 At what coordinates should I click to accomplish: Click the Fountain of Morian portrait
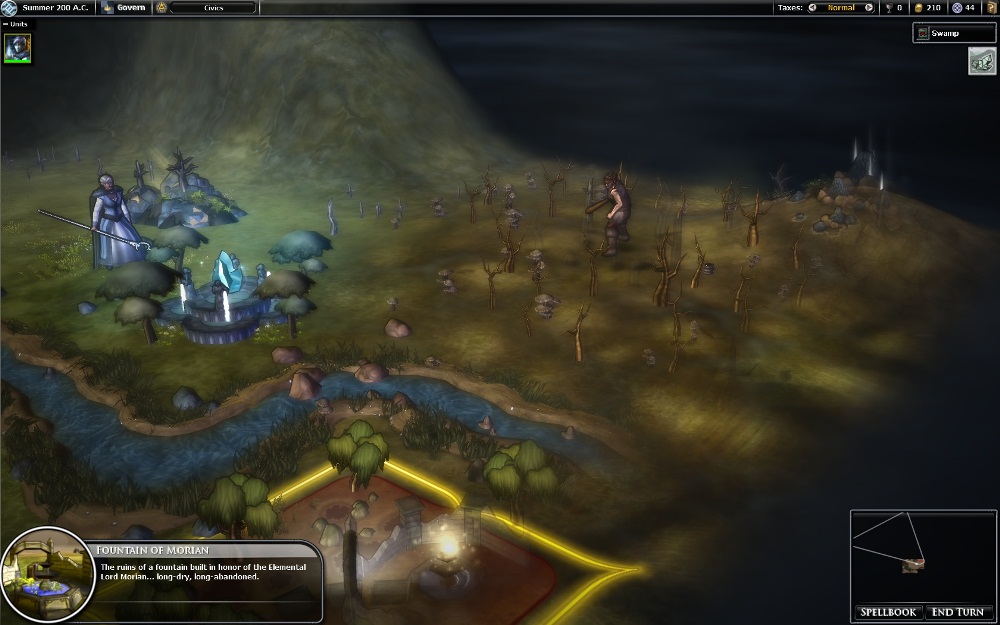tap(46, 573)
